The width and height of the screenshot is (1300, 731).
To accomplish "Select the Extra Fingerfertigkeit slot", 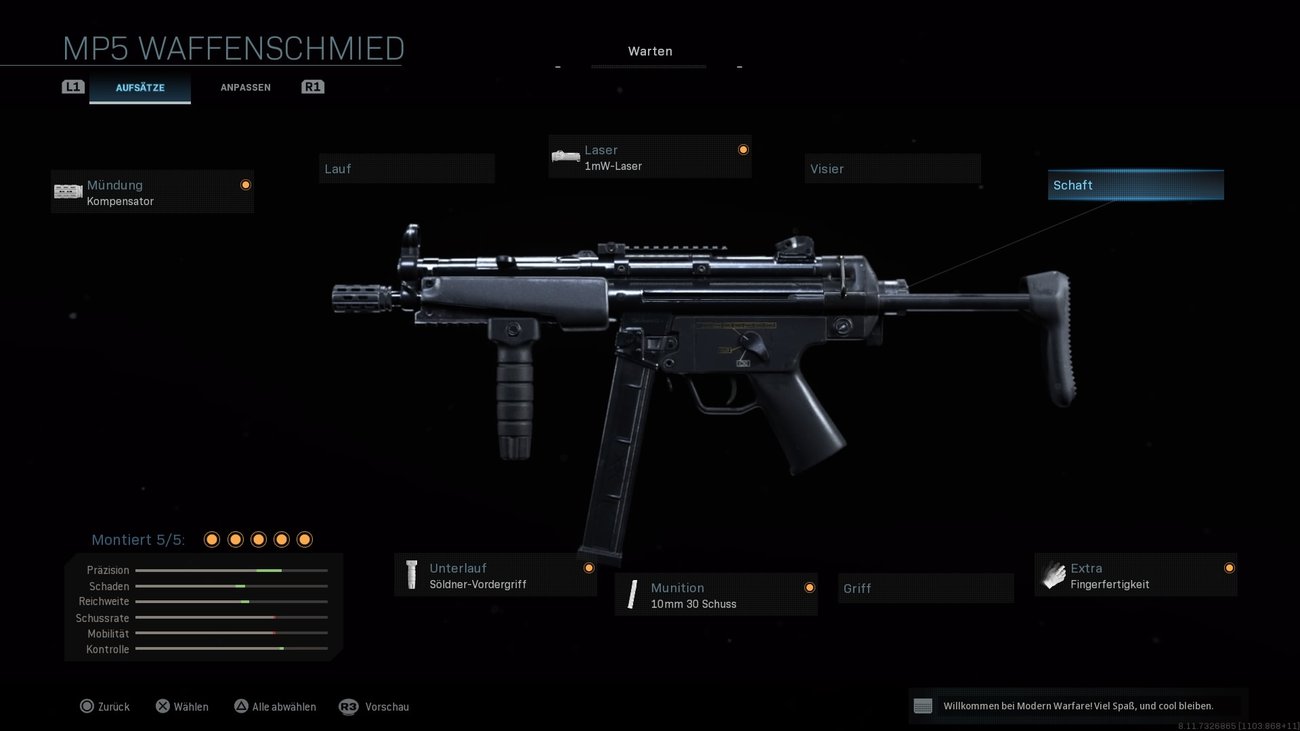I will tap(1135, 575).
